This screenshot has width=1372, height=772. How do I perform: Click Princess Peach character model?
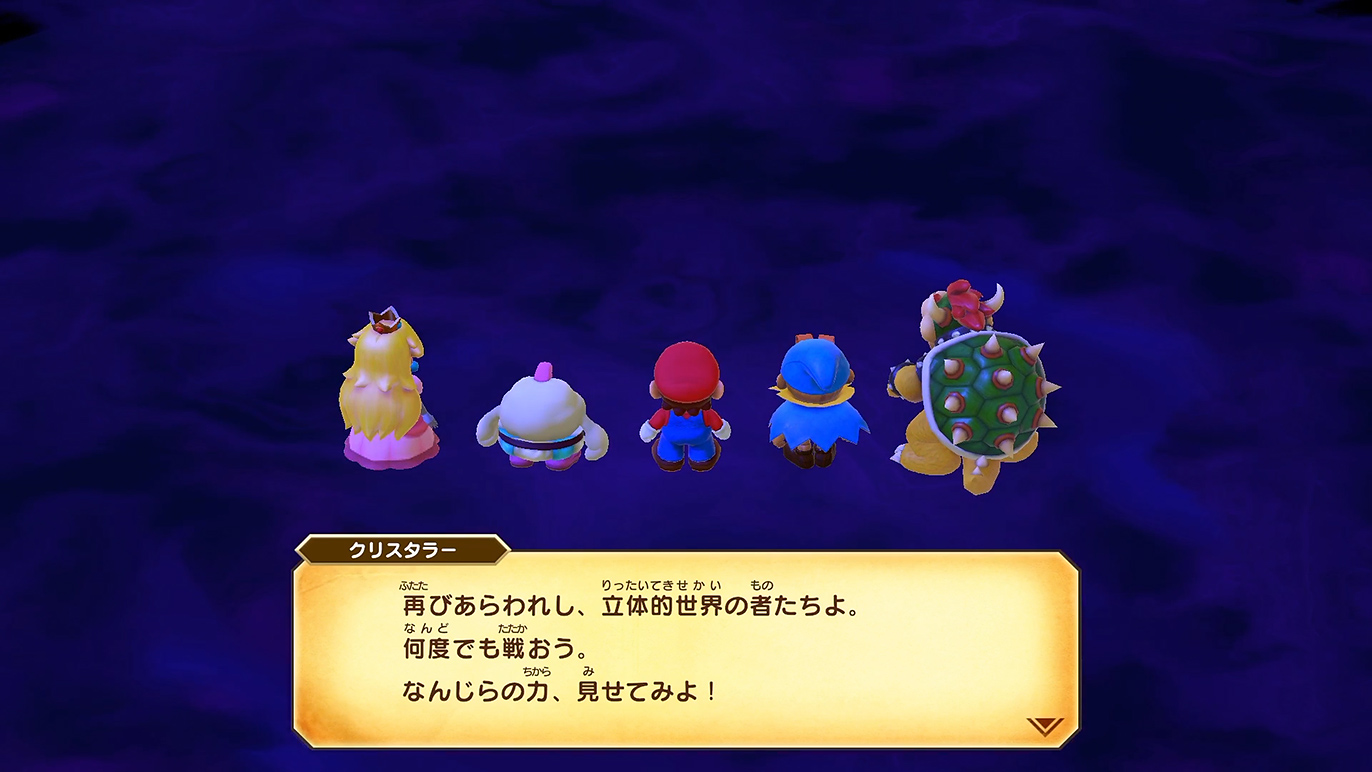tap(388, 400)
